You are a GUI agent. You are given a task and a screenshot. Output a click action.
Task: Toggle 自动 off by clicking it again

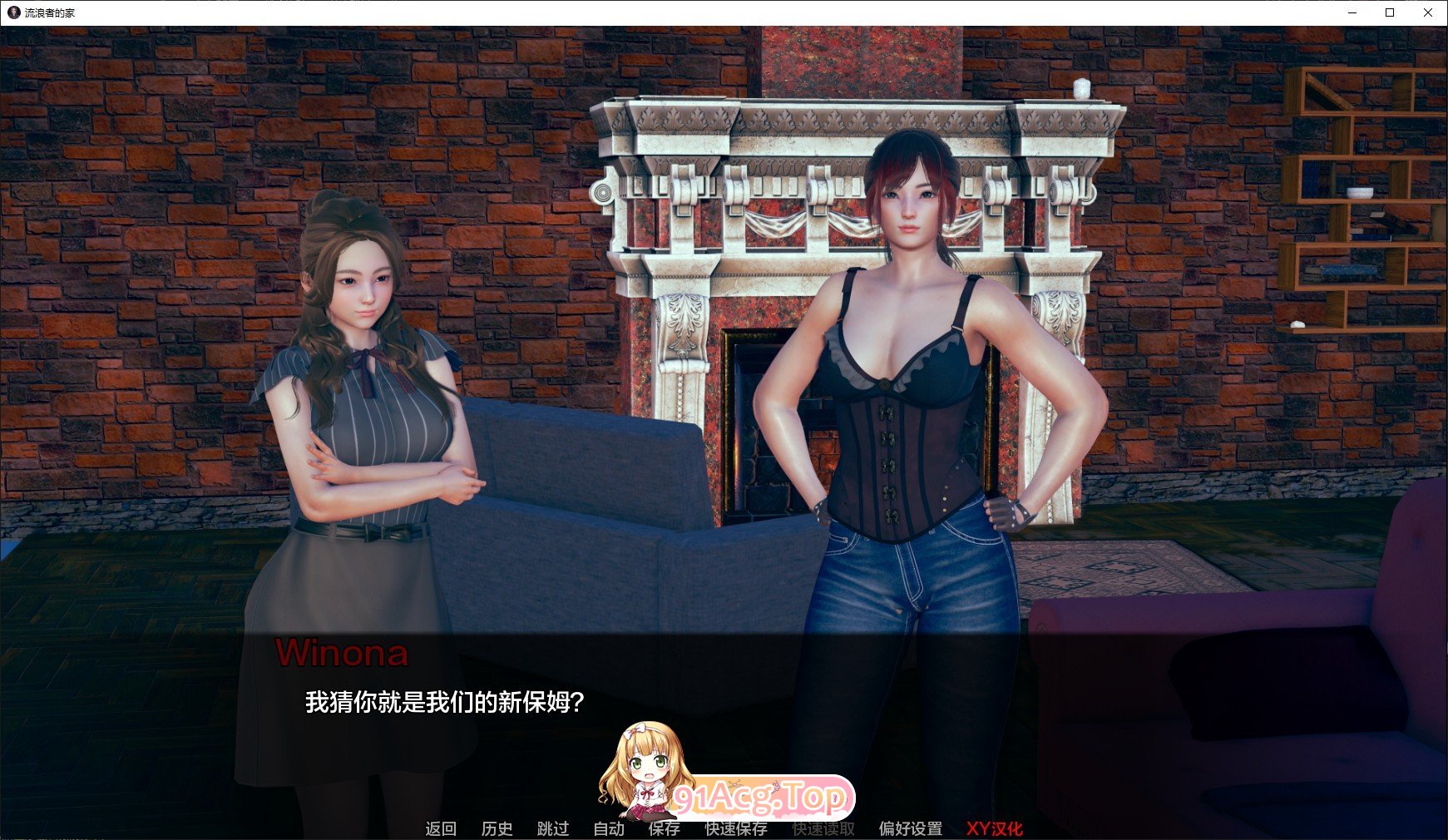608,828
